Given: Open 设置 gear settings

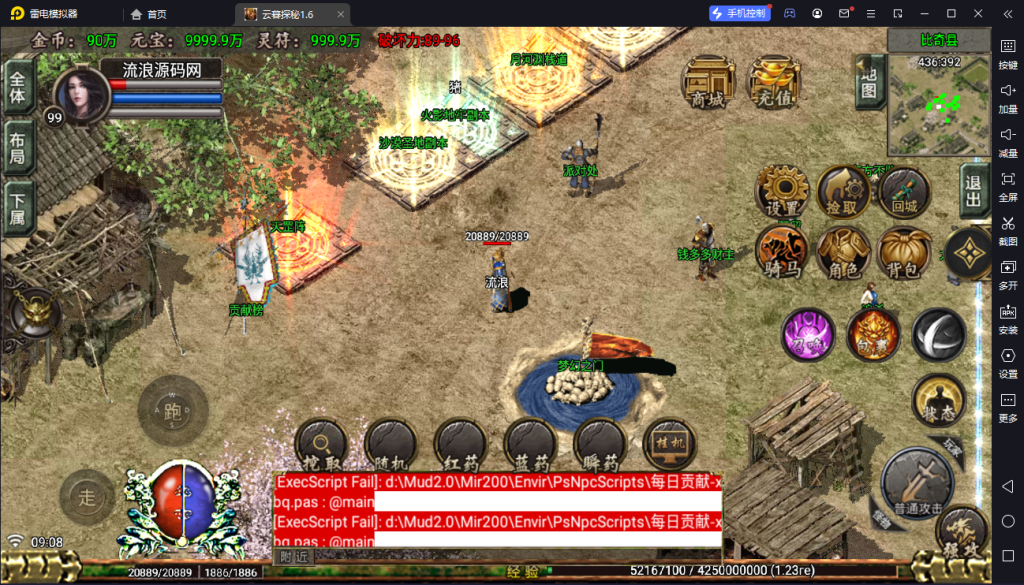Looking at the screenshot, I should (782, 192).
